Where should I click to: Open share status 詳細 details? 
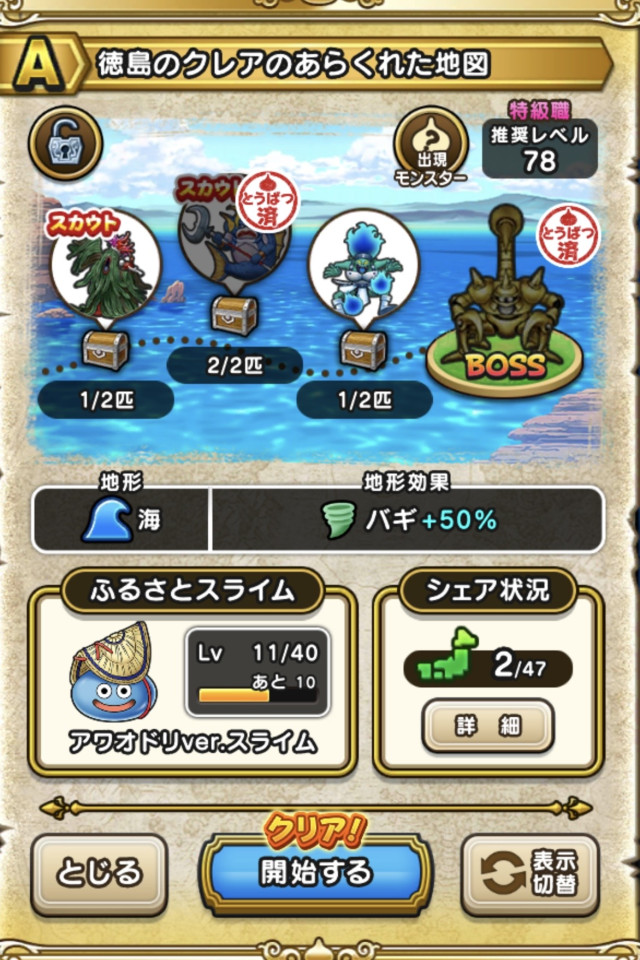(x=487, y=725)
